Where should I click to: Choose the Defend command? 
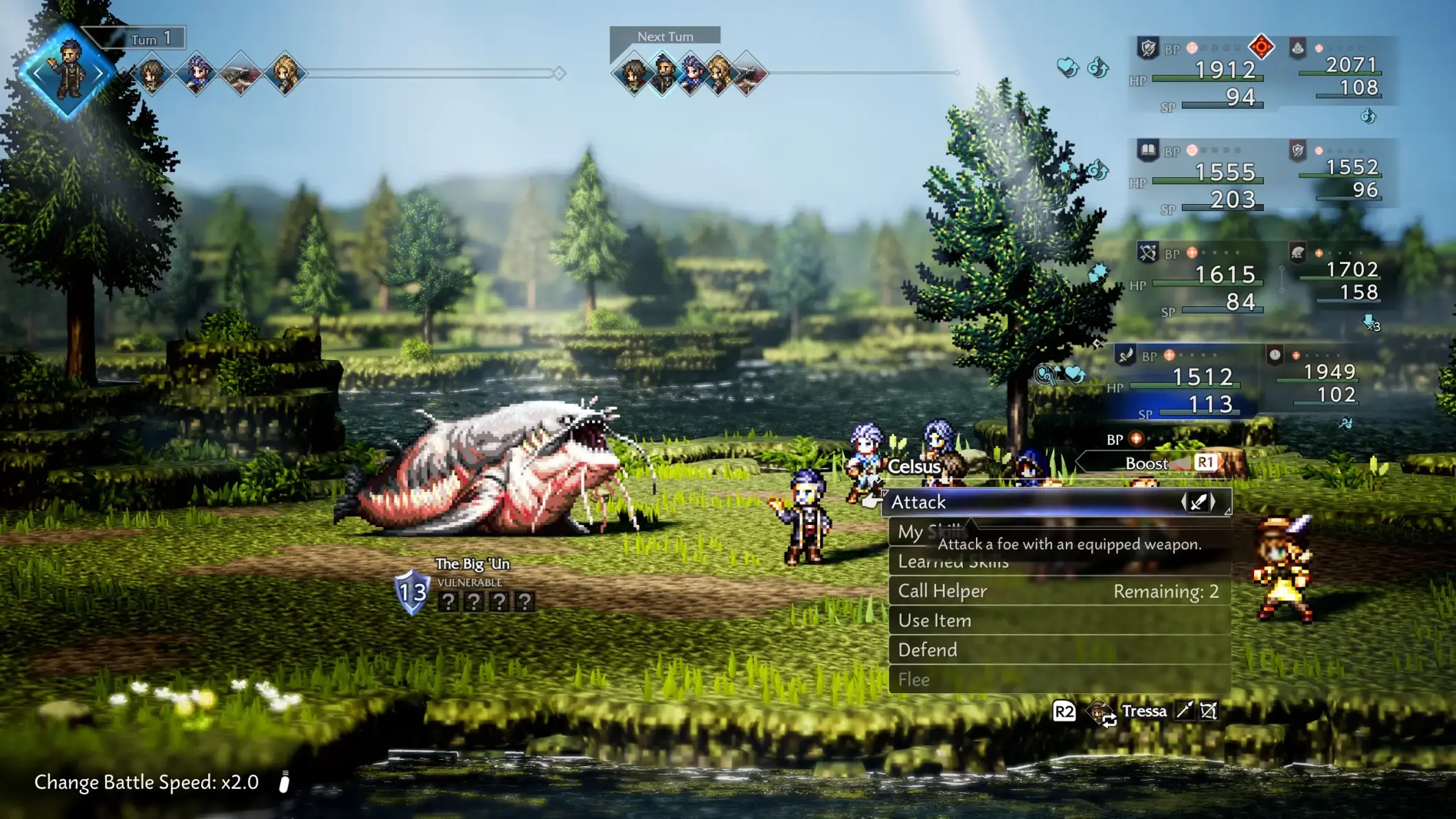(x=1058, y=650)
